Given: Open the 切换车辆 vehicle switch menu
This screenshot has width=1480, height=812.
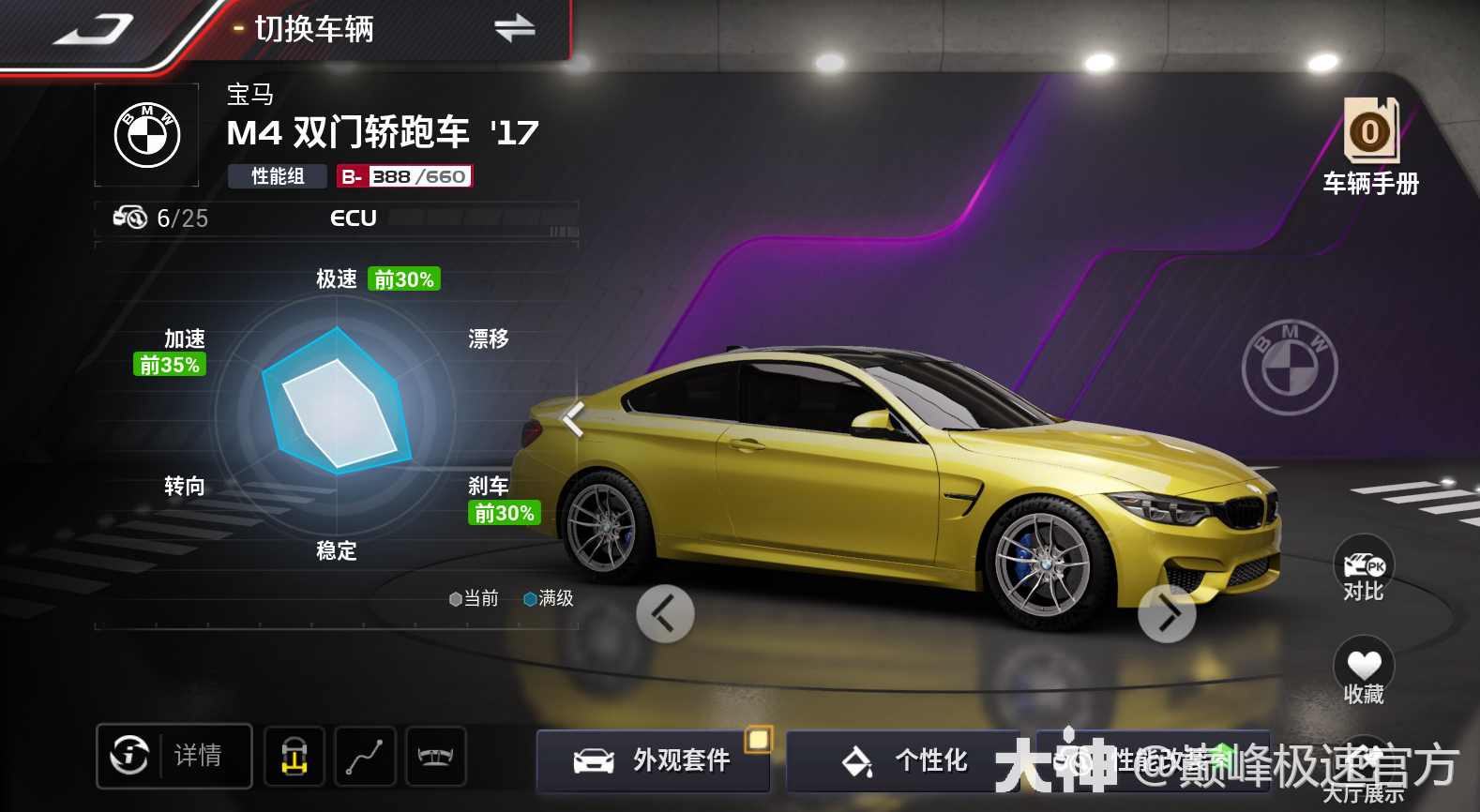Looking at the screenshot, I should tap(312, 29).
